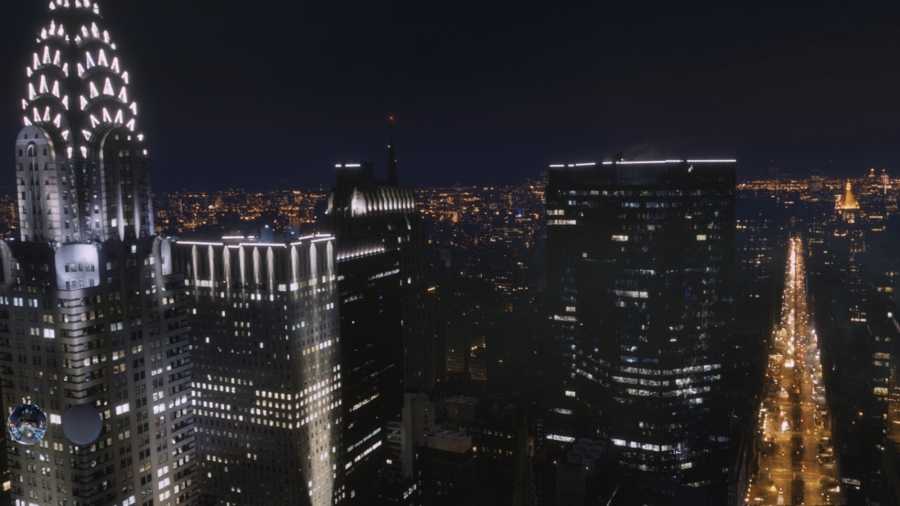Click the blank dark circle beside the minimap

(82, 424)
